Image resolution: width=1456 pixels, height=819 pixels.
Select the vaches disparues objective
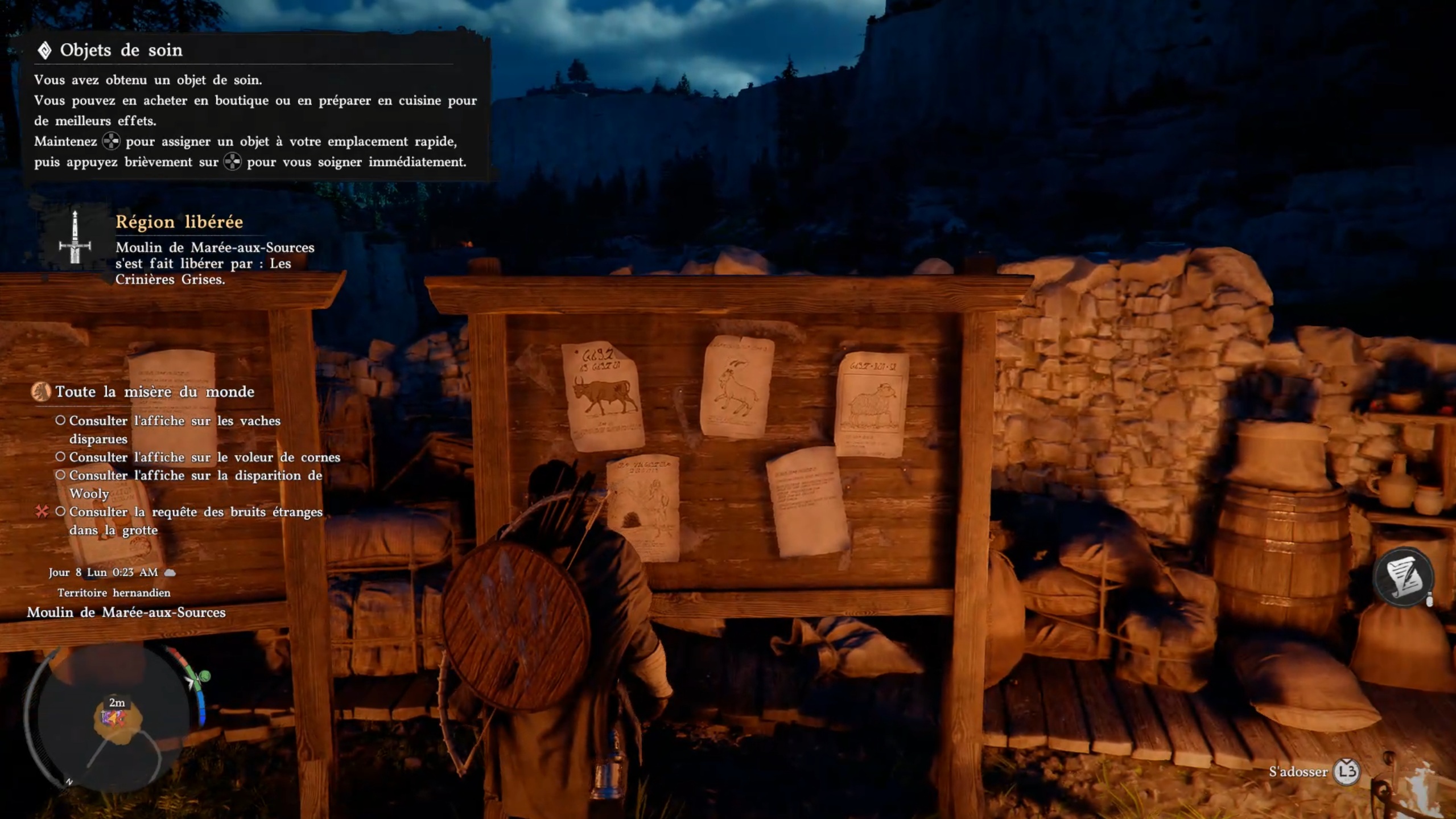[x=174, y=429]
